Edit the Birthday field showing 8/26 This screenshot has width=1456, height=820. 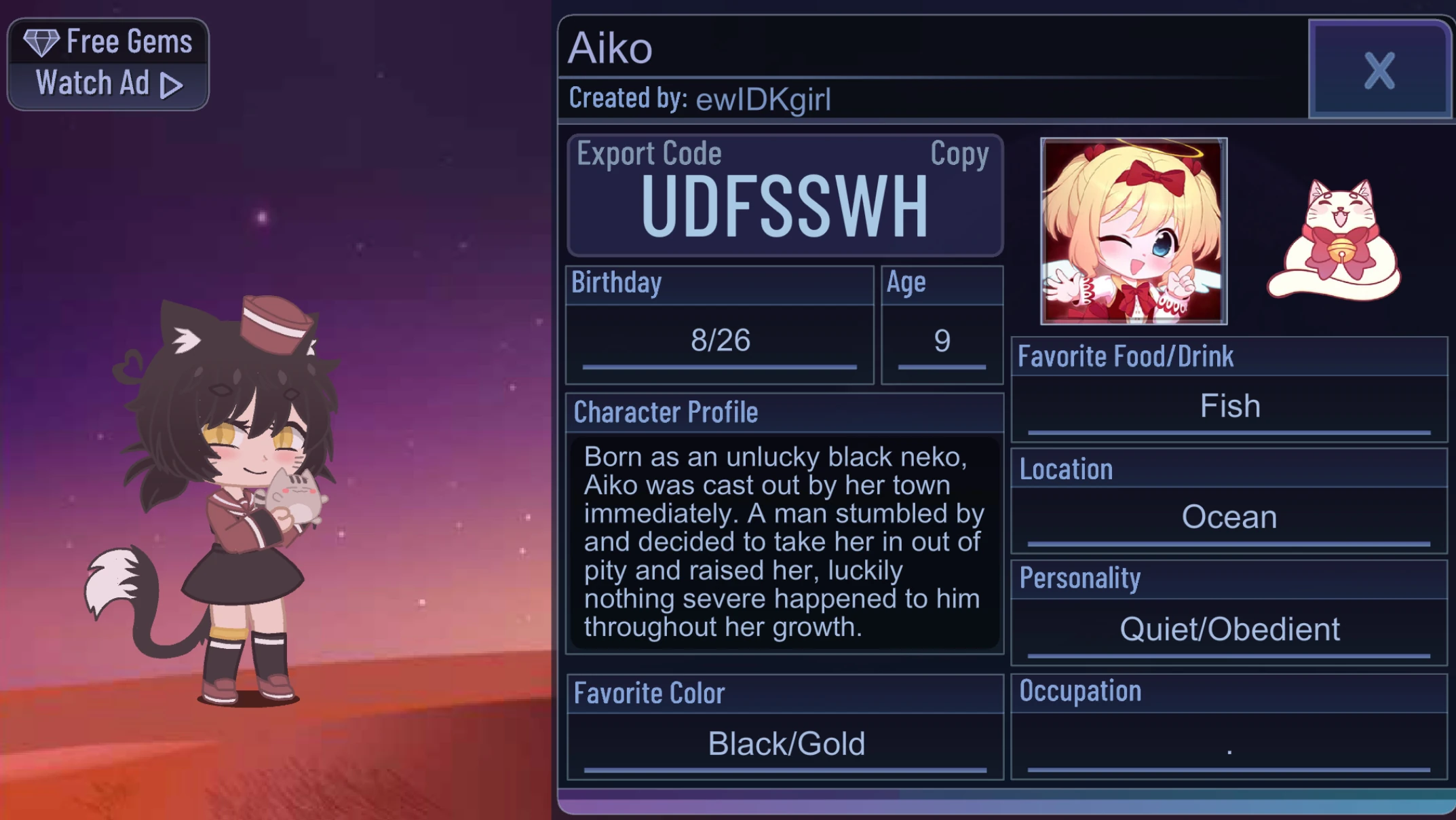point(719,341)
